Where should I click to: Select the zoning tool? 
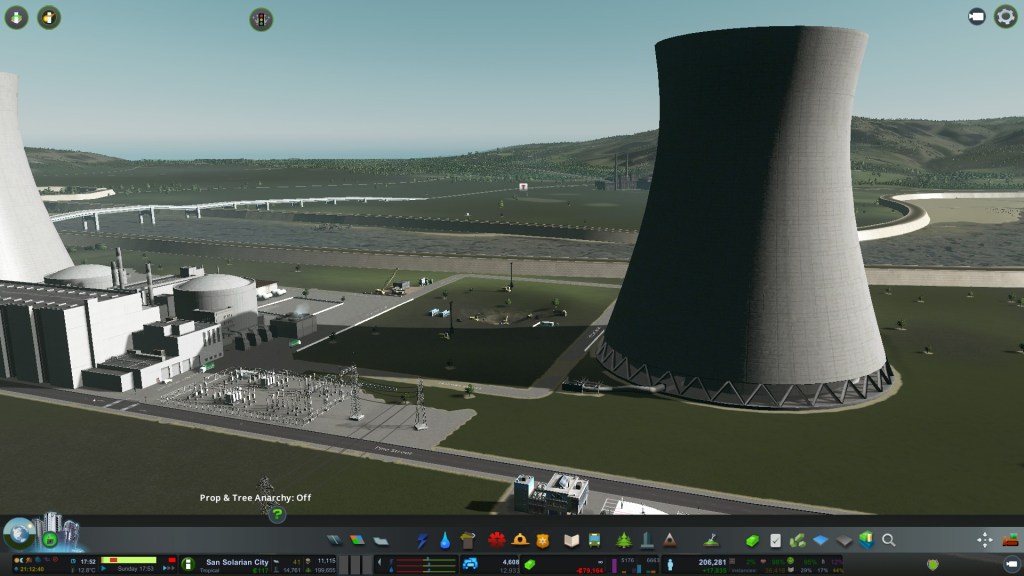(357, 540)
